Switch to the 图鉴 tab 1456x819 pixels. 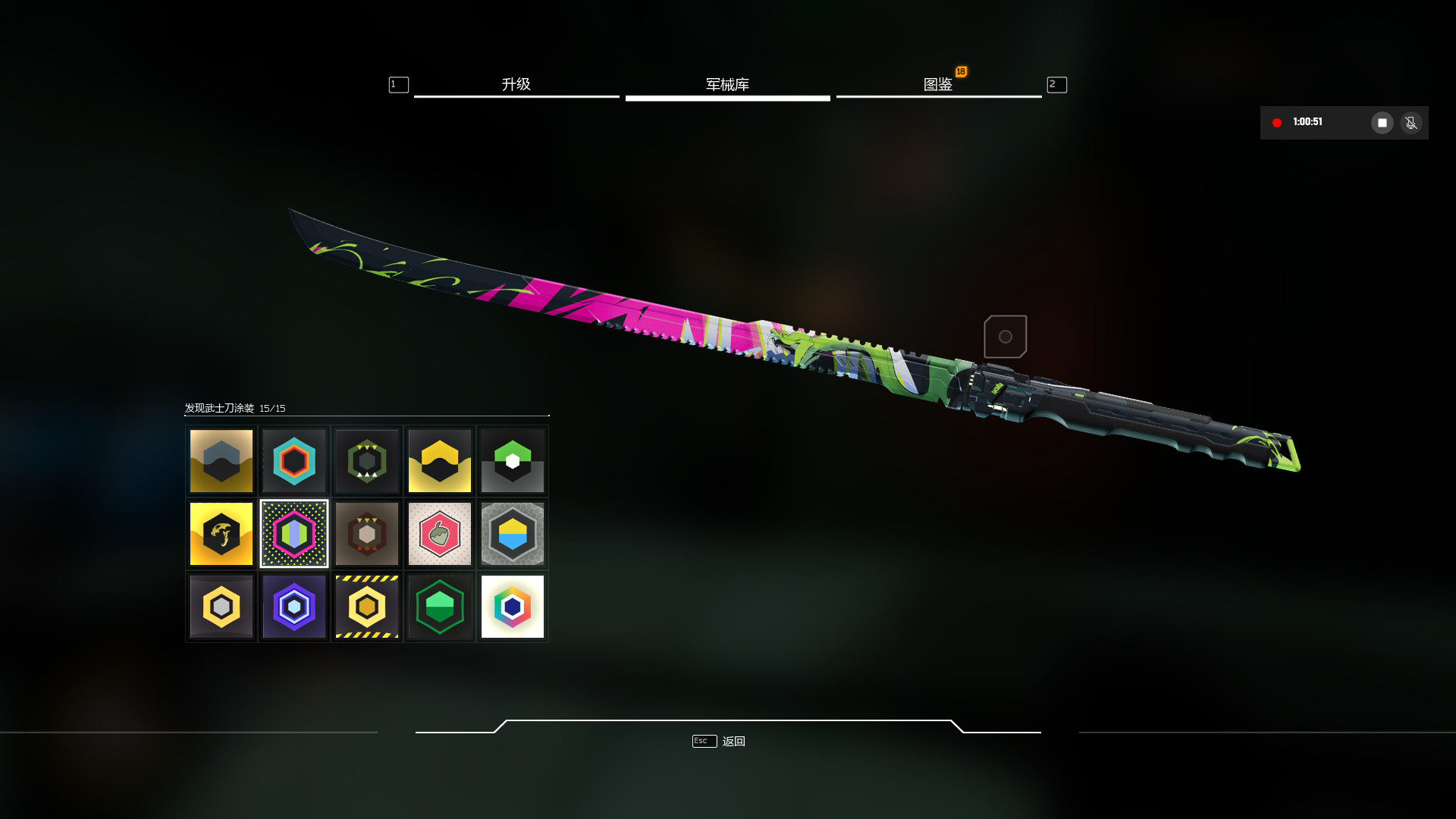tap(938, 85)
